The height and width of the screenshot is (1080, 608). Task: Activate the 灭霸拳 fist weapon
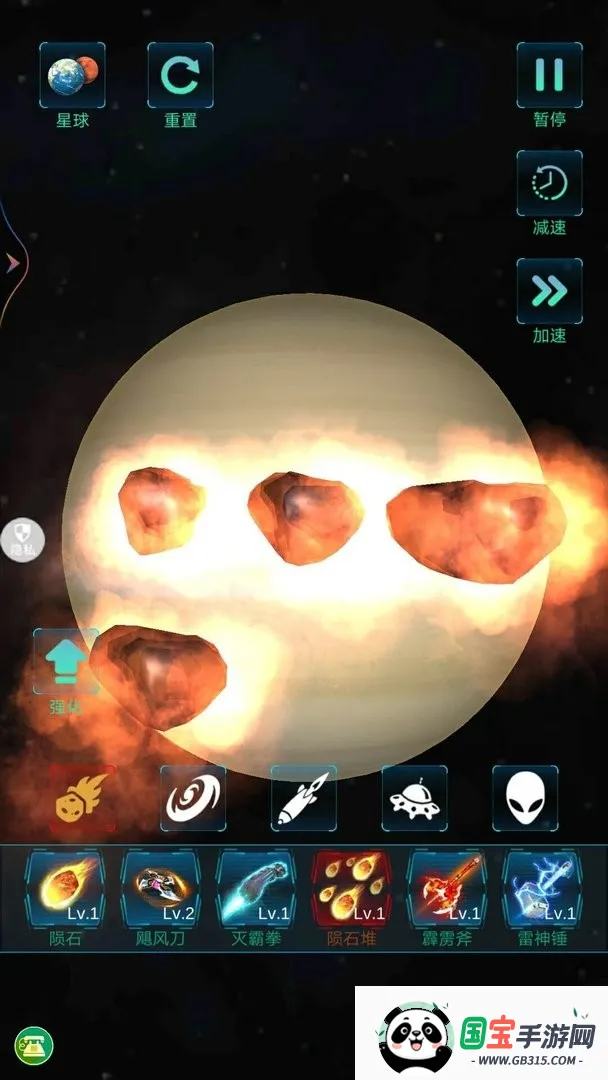tap(256, 887)
